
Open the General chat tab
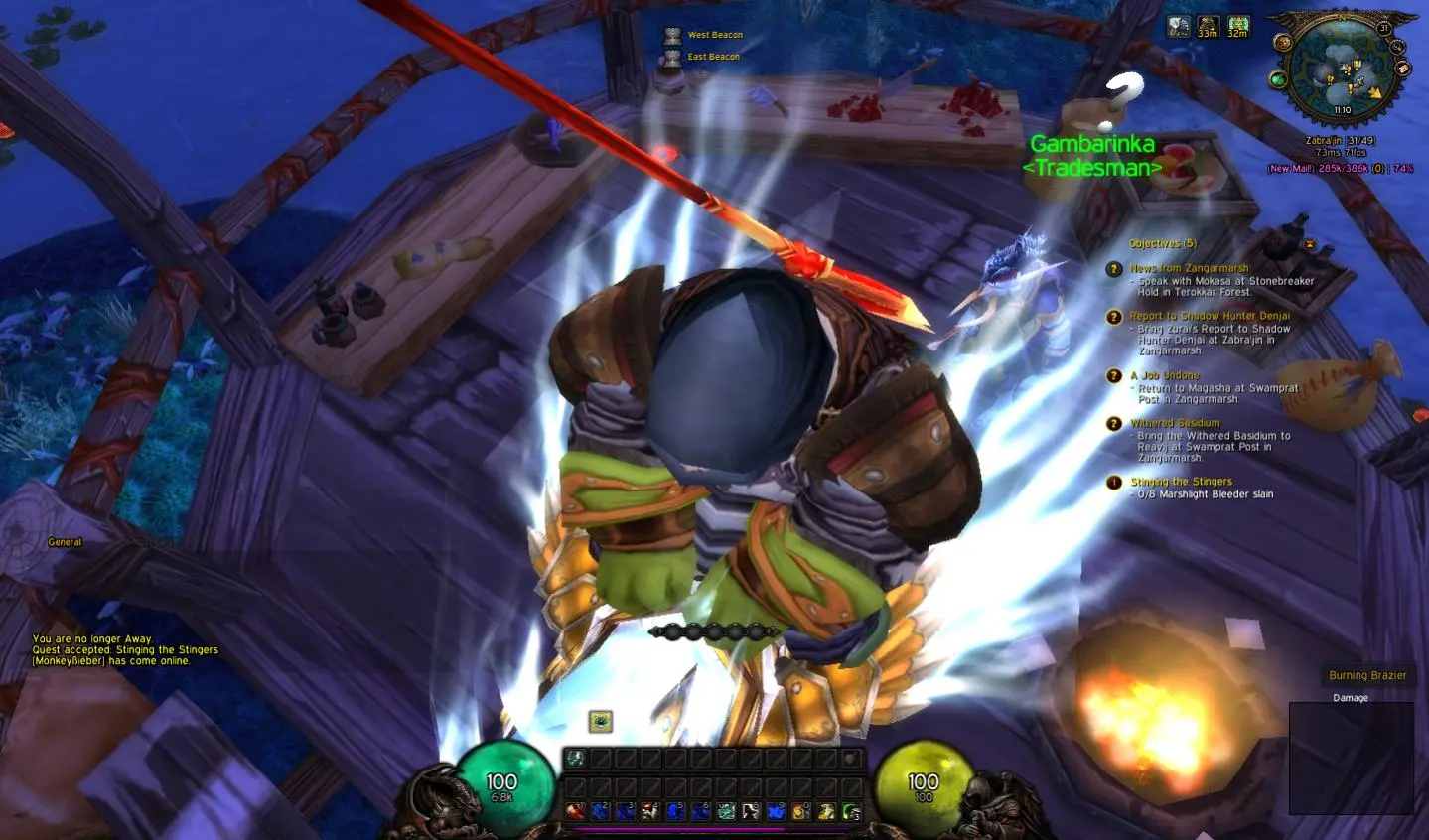tap(65, 542)
